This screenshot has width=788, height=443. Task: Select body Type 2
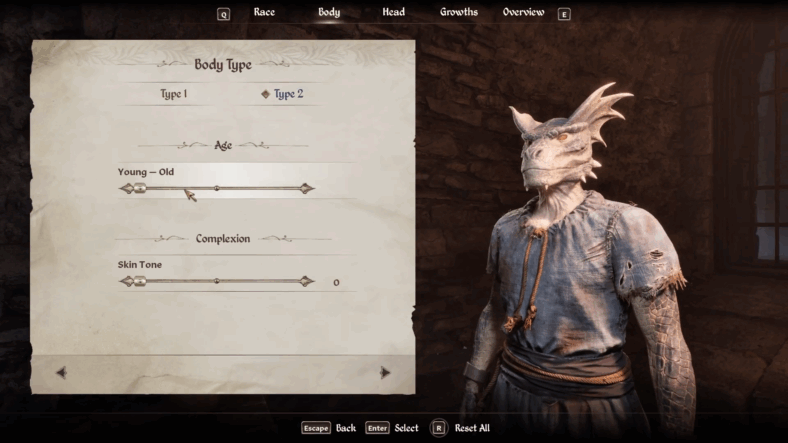[x=284, y=94]
